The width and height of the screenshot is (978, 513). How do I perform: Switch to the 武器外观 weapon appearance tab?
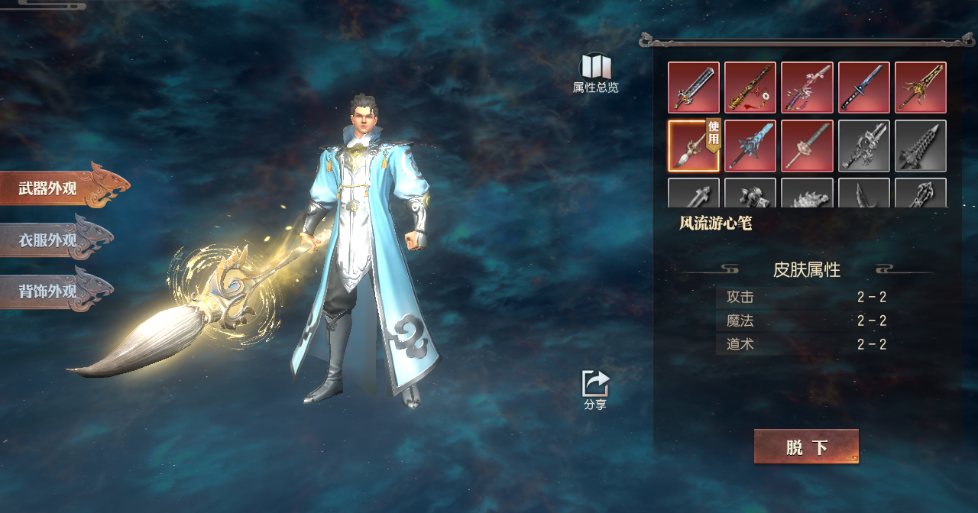pos(60,189)
